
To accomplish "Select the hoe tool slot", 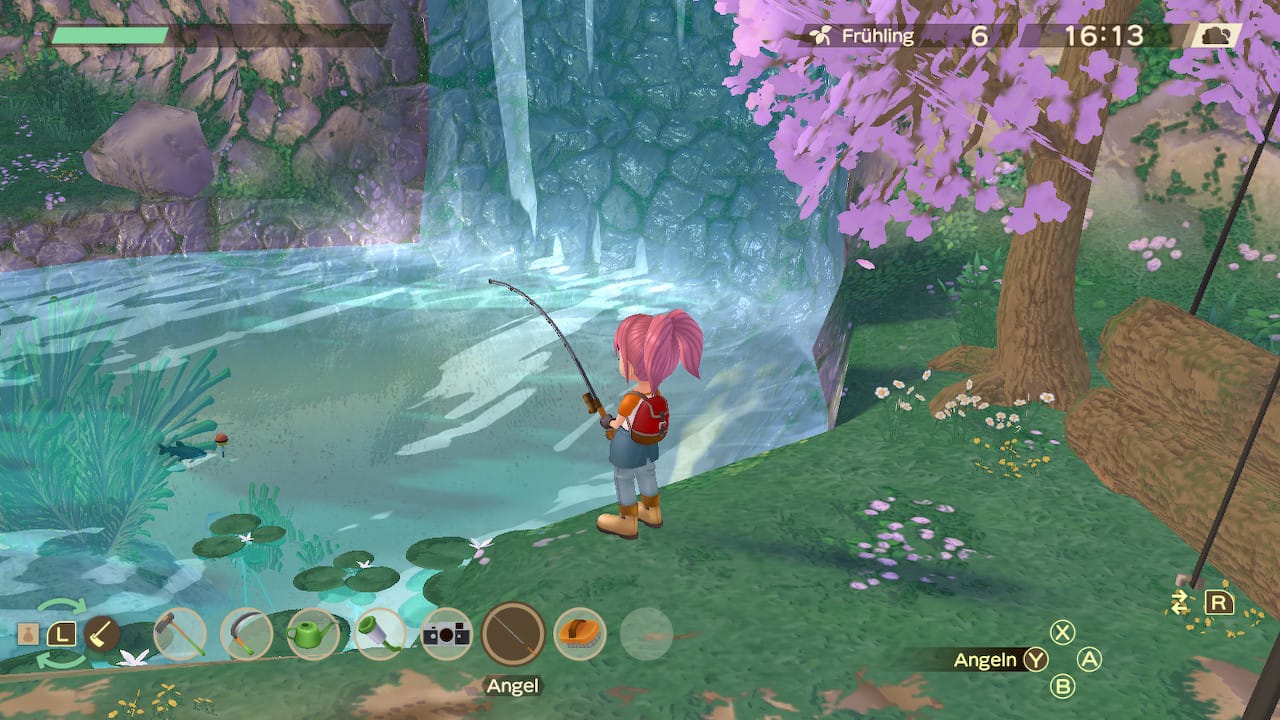I will pyautogui.click(x=180, y=634).
